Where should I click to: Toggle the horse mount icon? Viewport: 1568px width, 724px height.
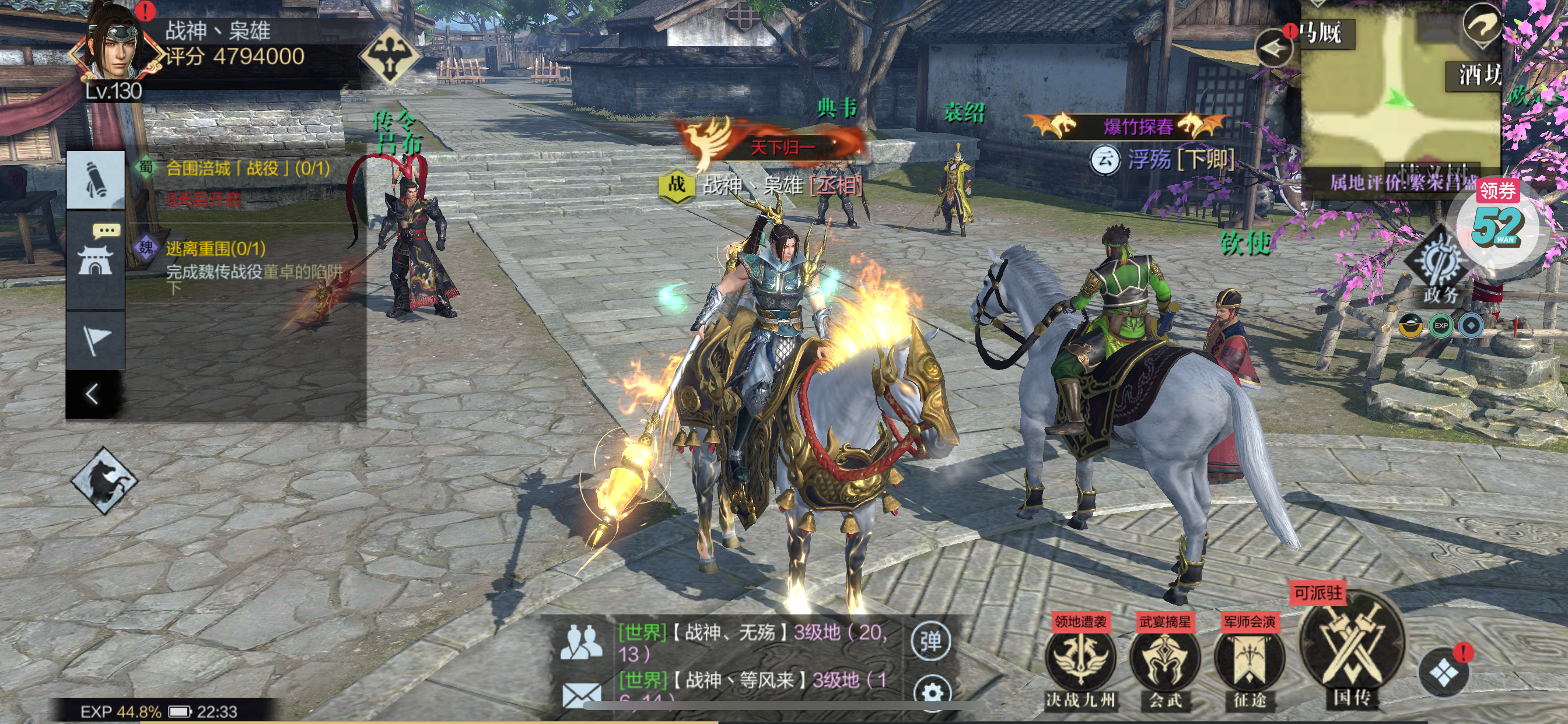click(x=104, y=480)
